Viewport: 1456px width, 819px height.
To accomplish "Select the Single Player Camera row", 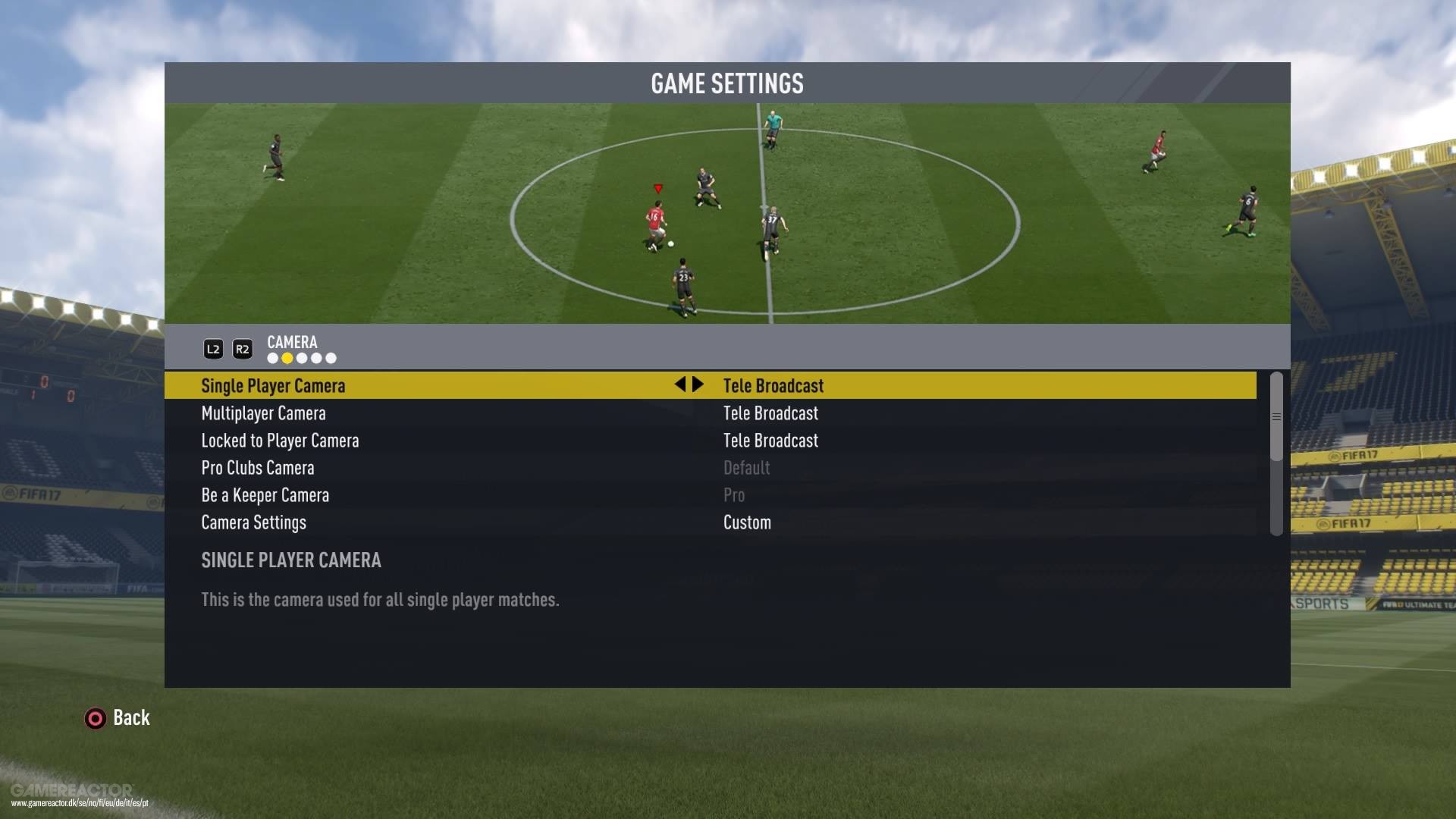I will pos(273,386).
